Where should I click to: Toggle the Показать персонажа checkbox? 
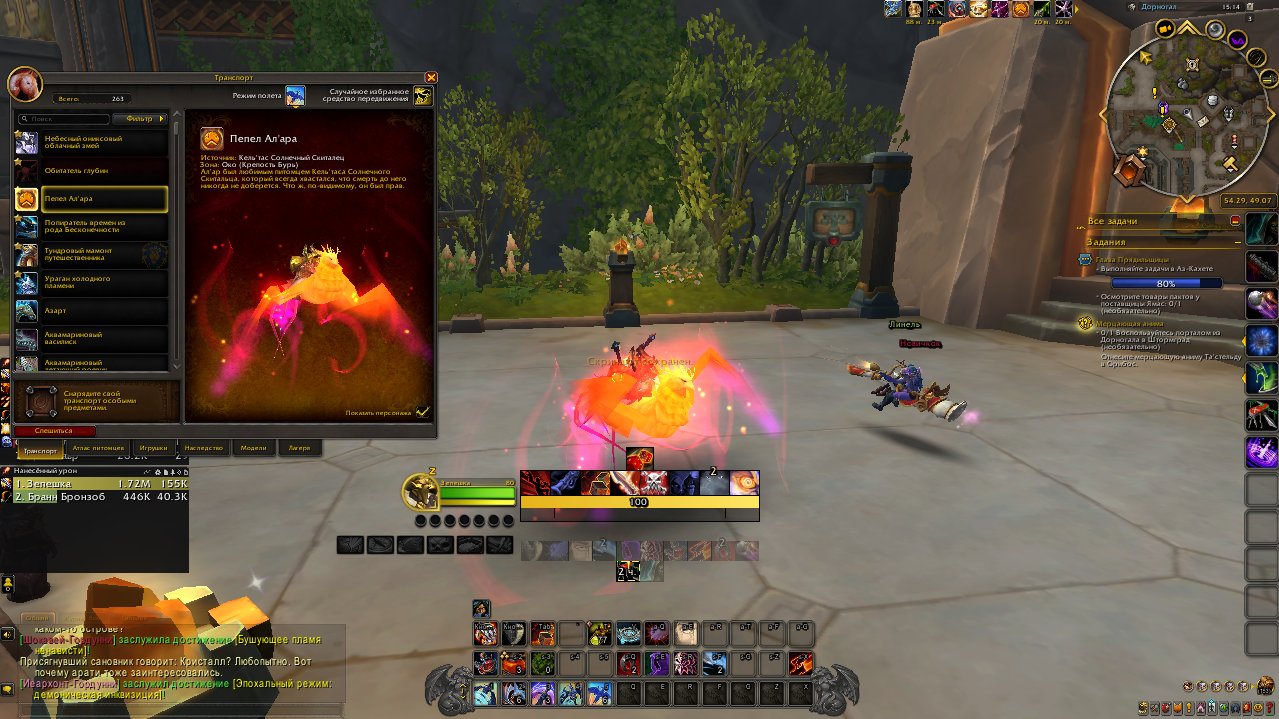coord(423,411)
